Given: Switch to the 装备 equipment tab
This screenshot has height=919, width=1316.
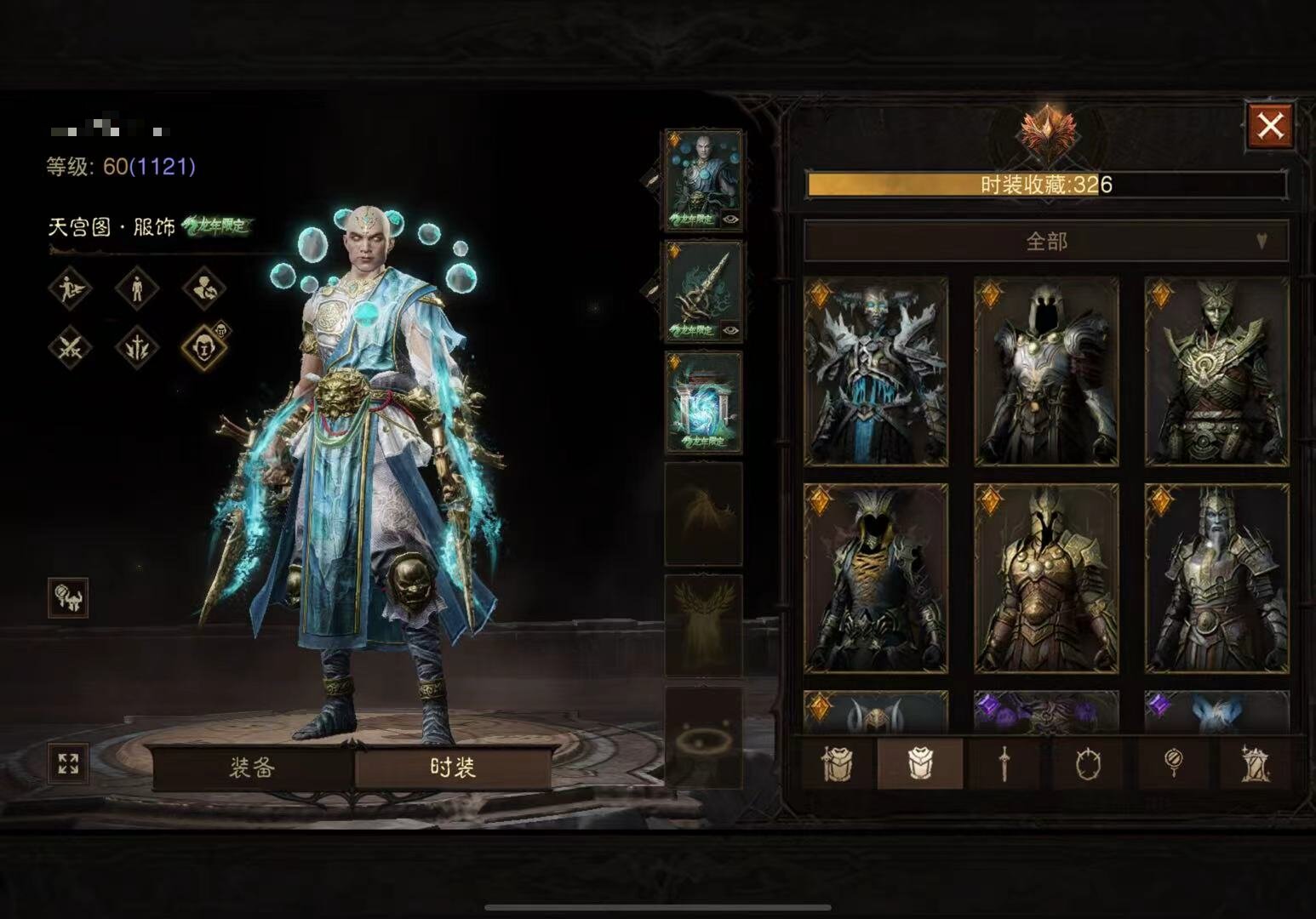Looking at the screenshot, I should point(252,768).
